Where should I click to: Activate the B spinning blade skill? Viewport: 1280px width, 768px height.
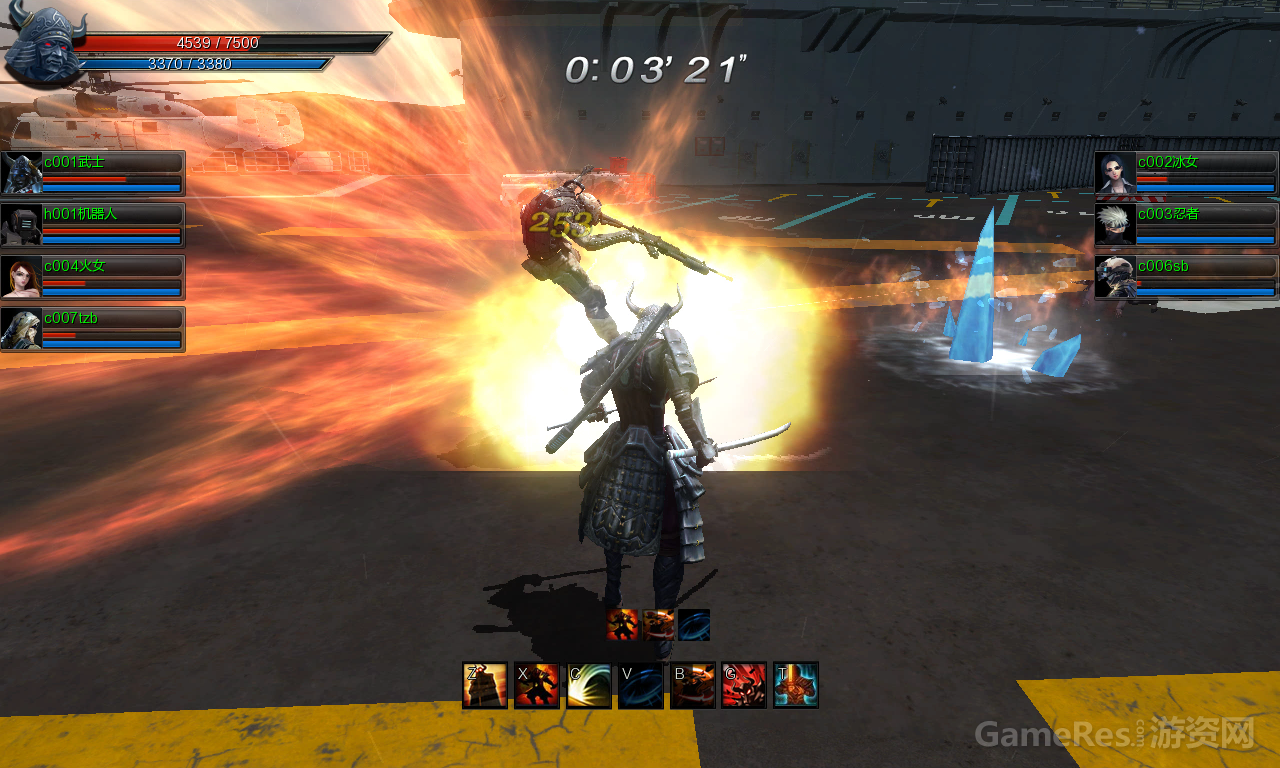693,685
